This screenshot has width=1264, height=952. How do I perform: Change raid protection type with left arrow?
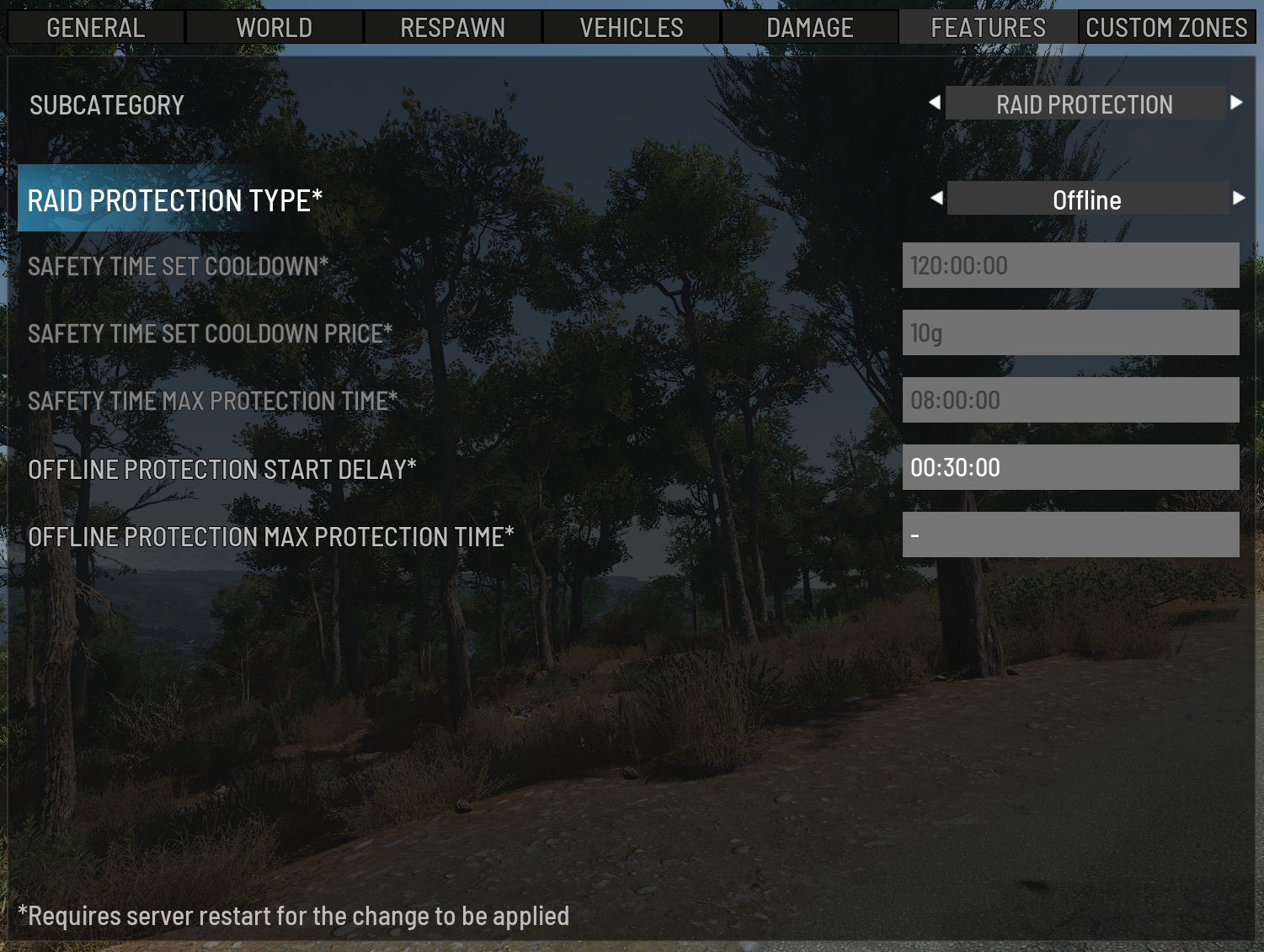[x=936, y=199]
